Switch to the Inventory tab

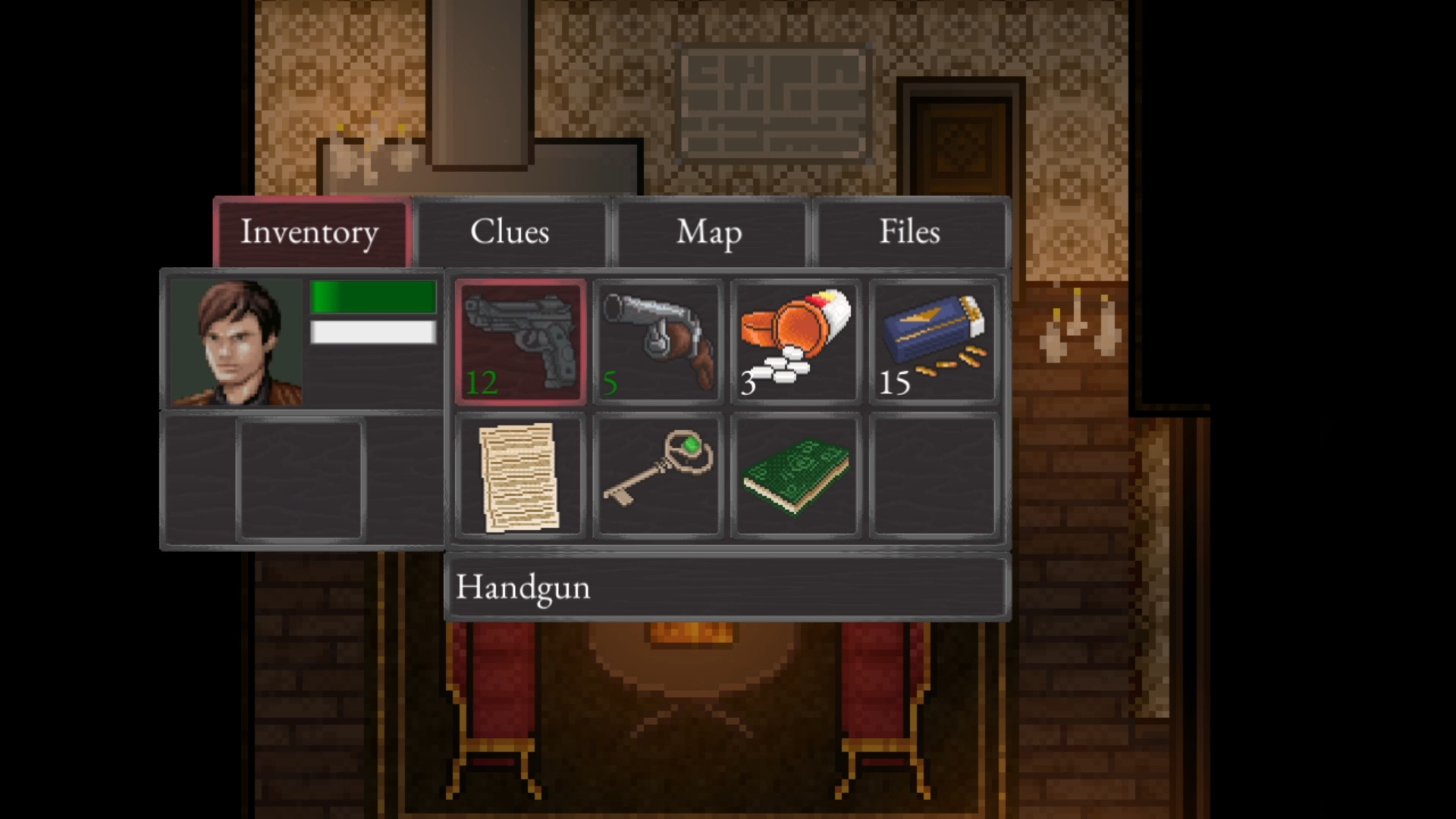click(311, 232)
